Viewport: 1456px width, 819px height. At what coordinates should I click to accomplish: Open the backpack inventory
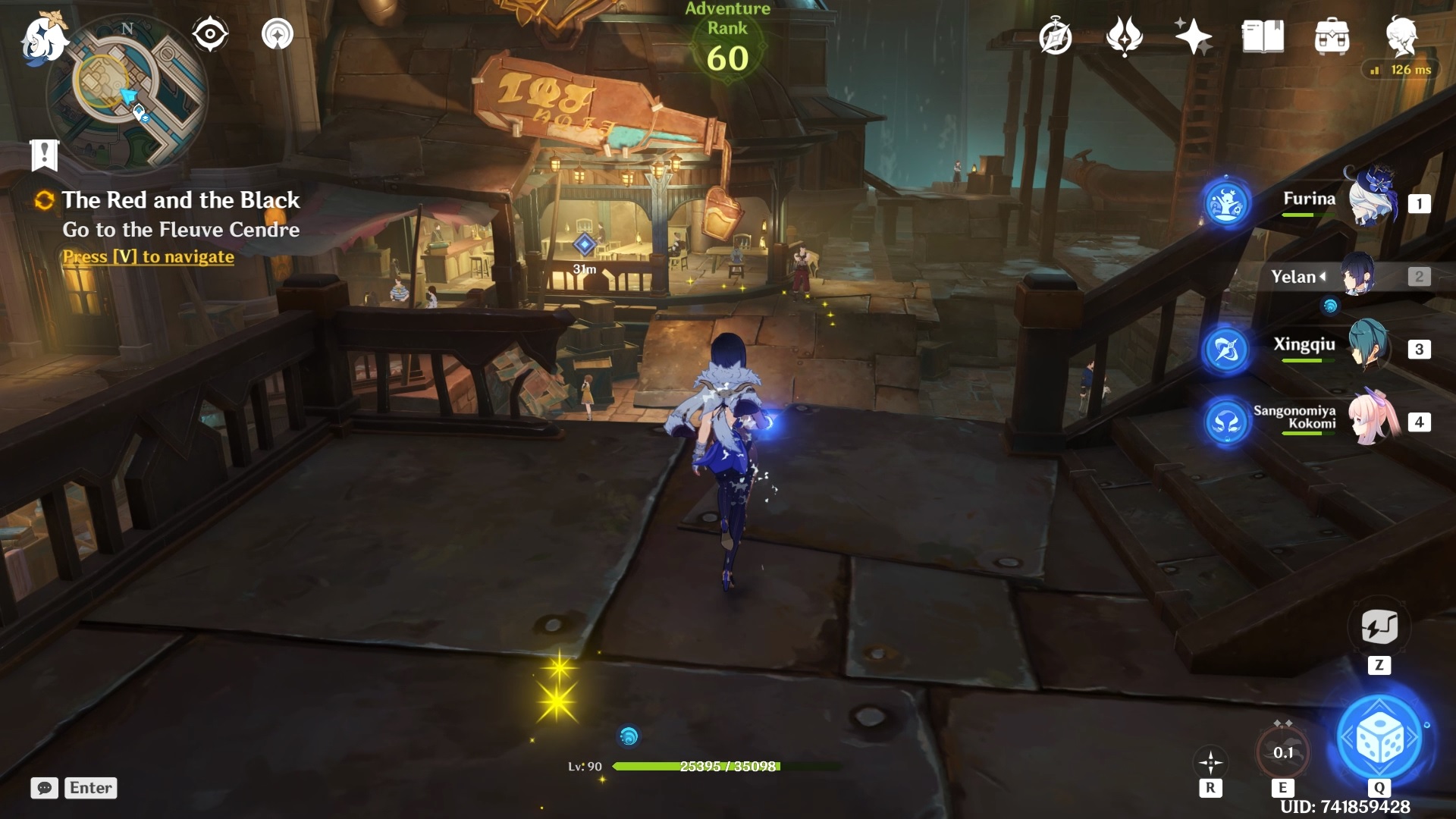1332,36
